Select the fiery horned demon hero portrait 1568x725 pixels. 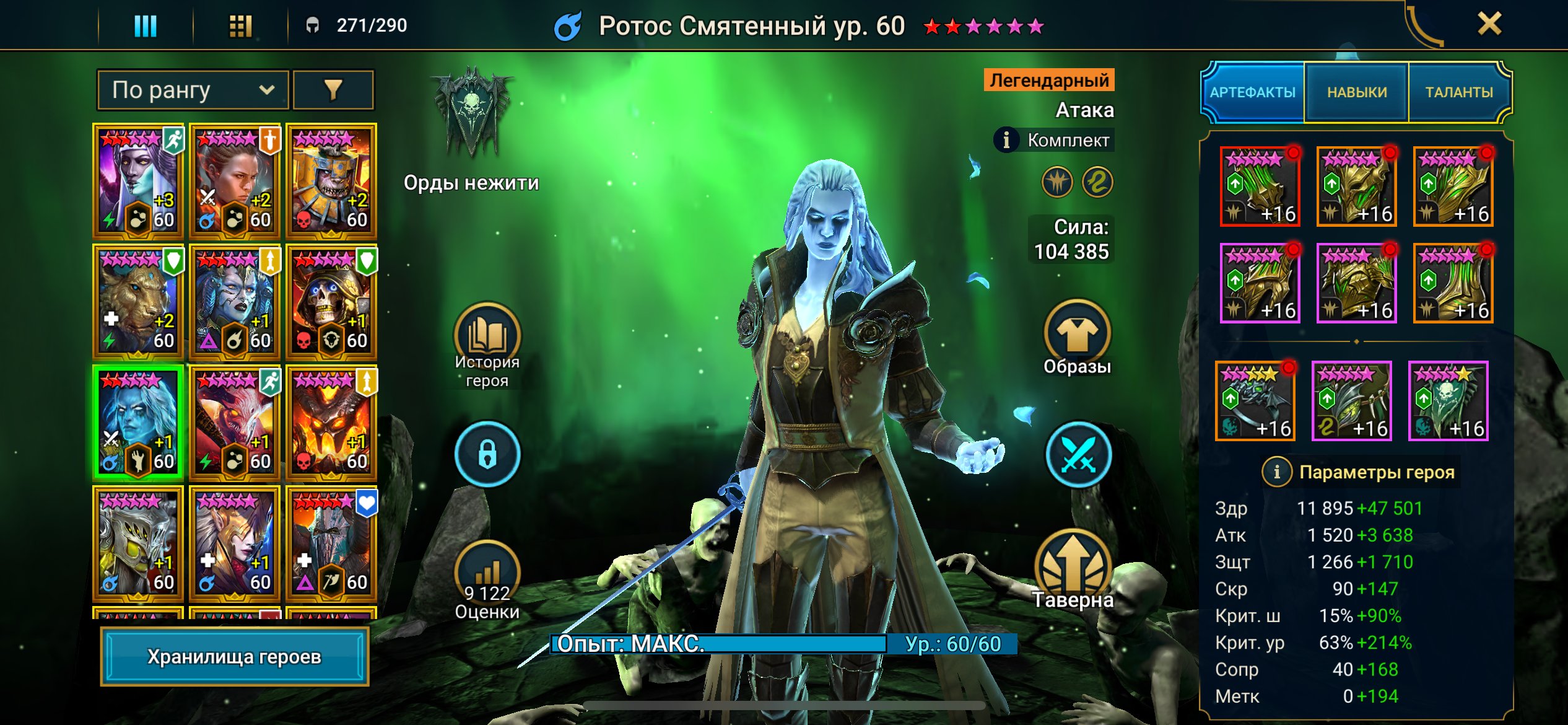pos(331,424)
